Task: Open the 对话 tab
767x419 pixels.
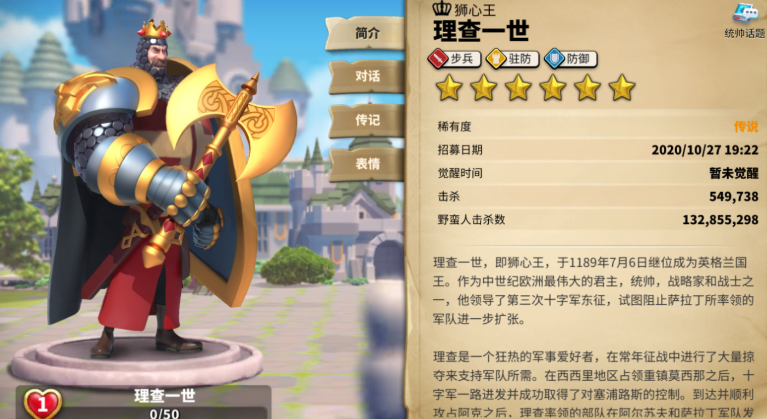Action: (366, 76)
